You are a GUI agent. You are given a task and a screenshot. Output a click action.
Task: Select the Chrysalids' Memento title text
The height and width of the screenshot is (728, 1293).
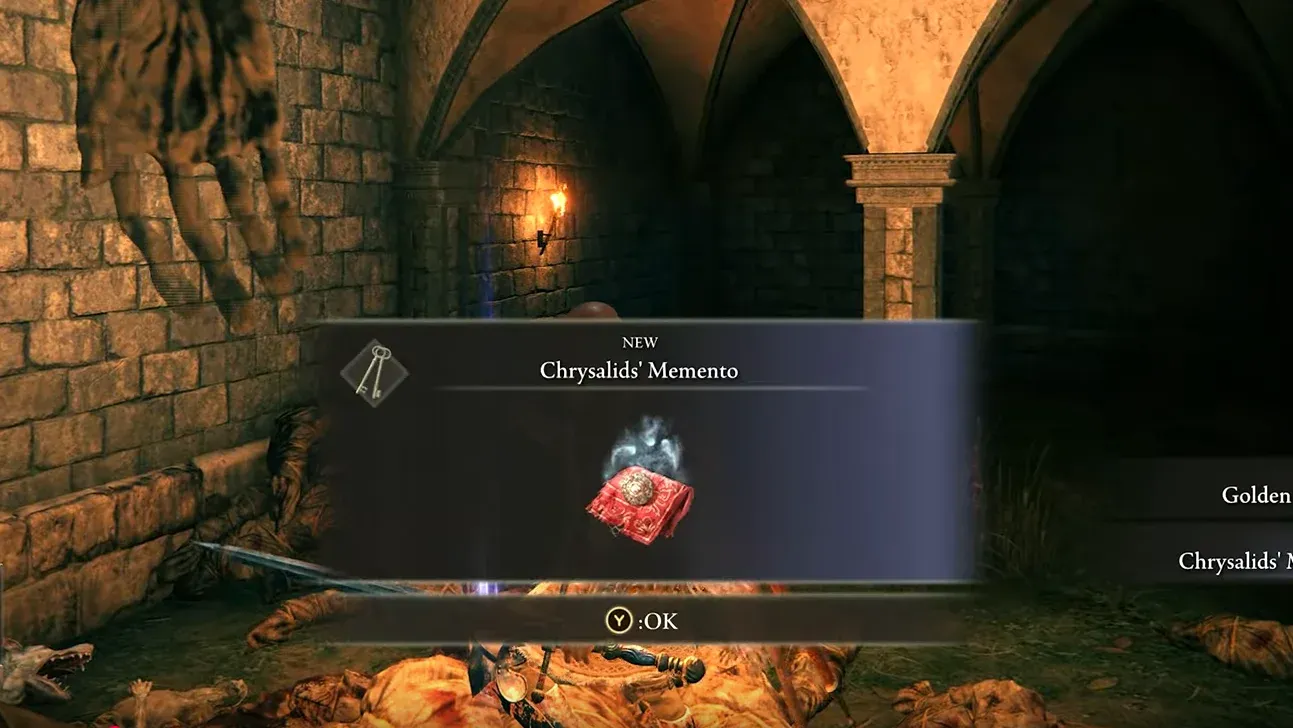641,370
